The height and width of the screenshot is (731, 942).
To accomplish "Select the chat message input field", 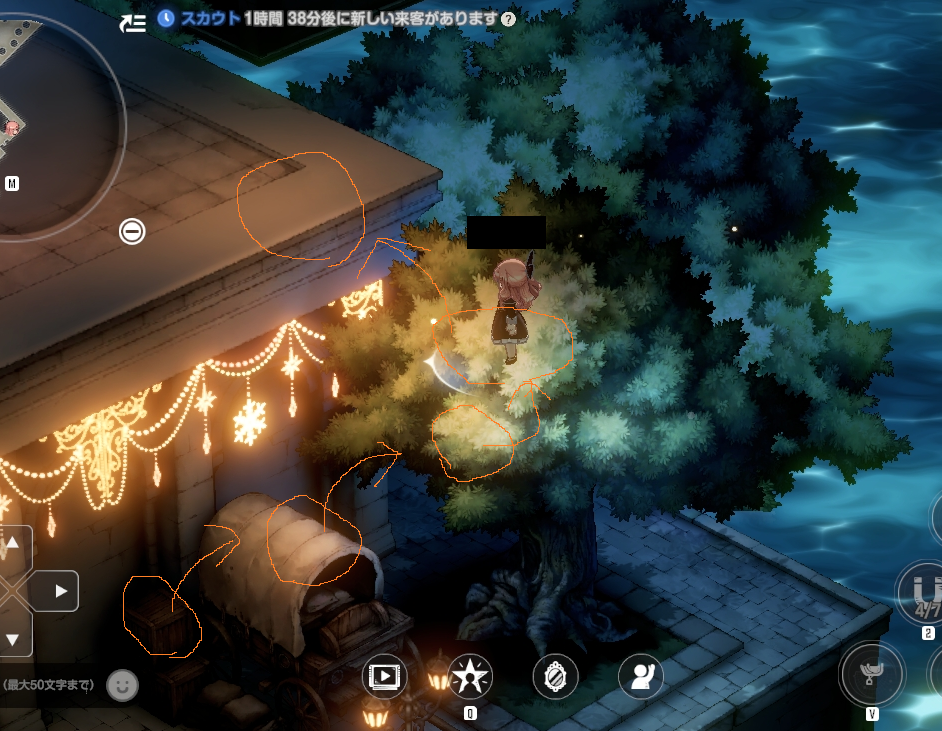I will [48, 685].
